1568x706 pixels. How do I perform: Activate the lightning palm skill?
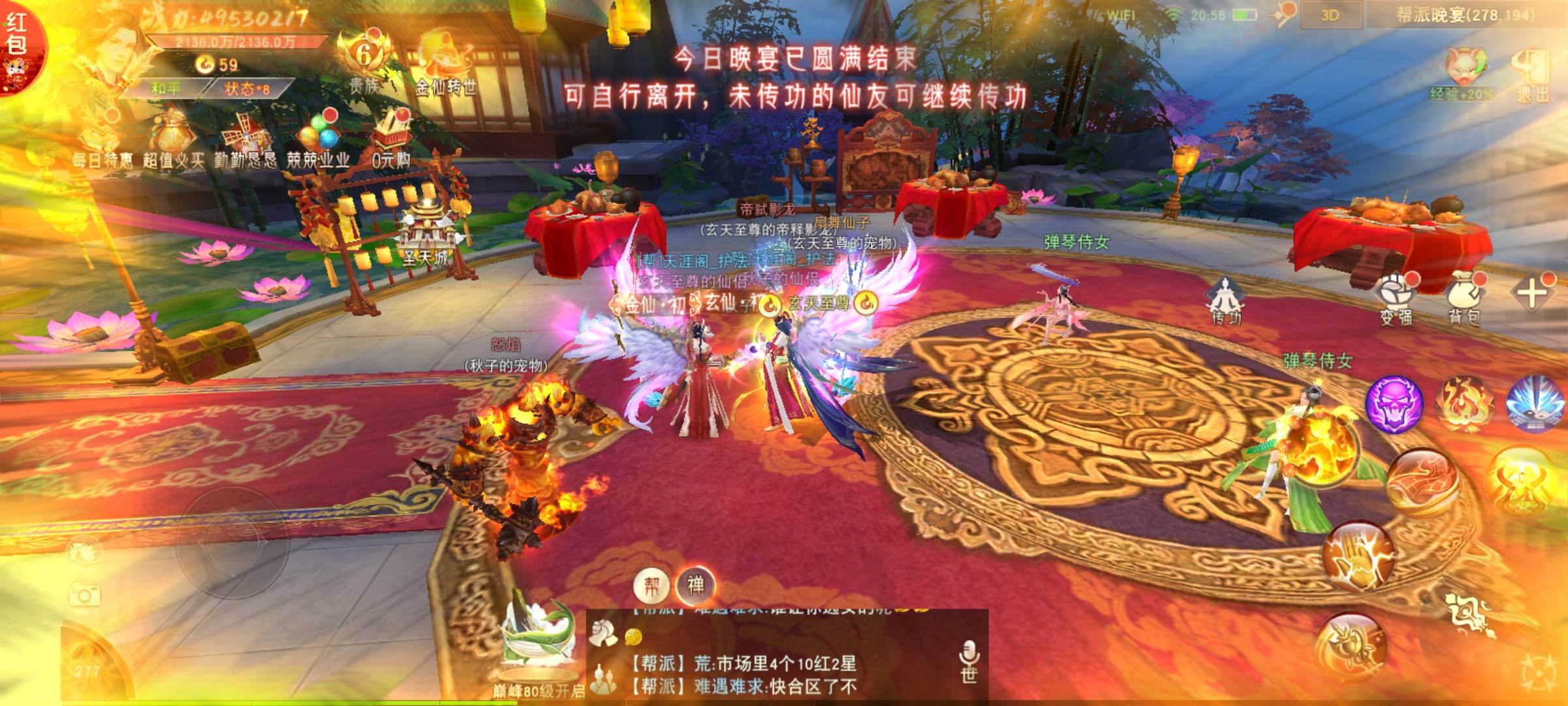(x=1357, y=556)
